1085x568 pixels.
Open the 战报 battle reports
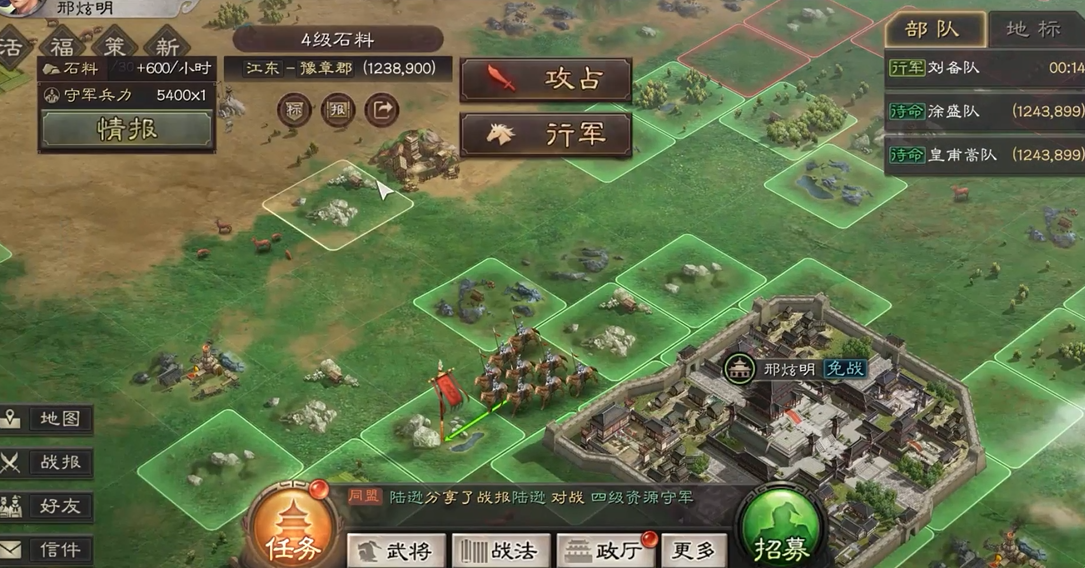click(48, 463)
